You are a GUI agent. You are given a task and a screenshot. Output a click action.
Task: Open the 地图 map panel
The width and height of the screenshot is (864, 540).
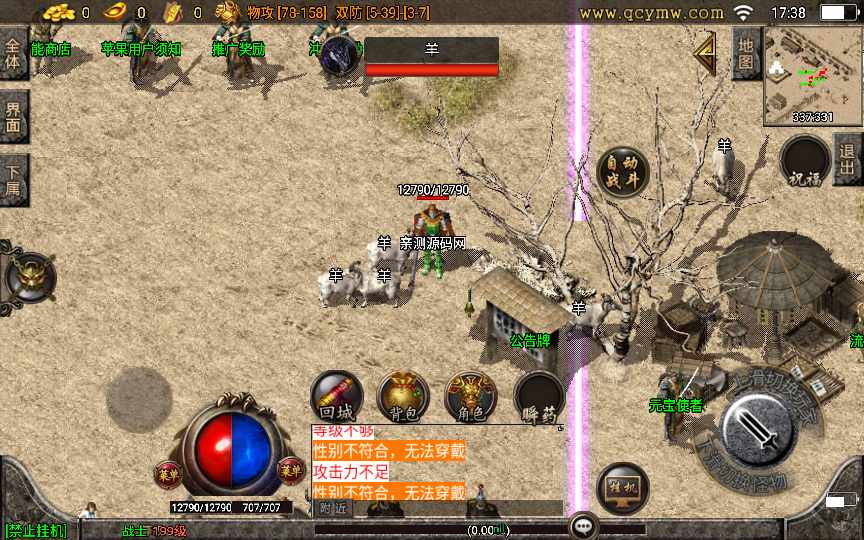(746, 53)
